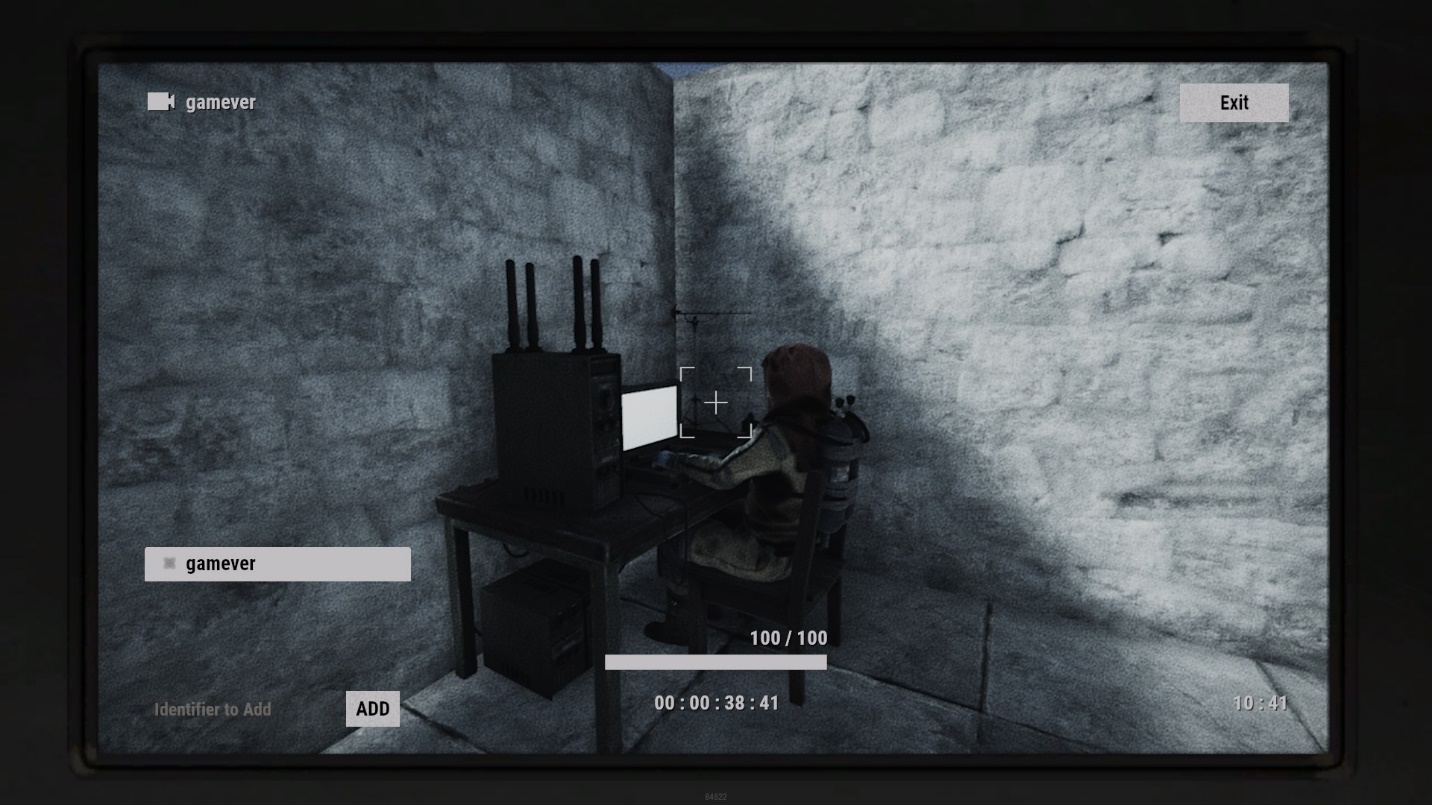This screenshot has height=805, width=1432.
Task: Click the recording timer 00:00:38:41
Action: pos(716,703)
